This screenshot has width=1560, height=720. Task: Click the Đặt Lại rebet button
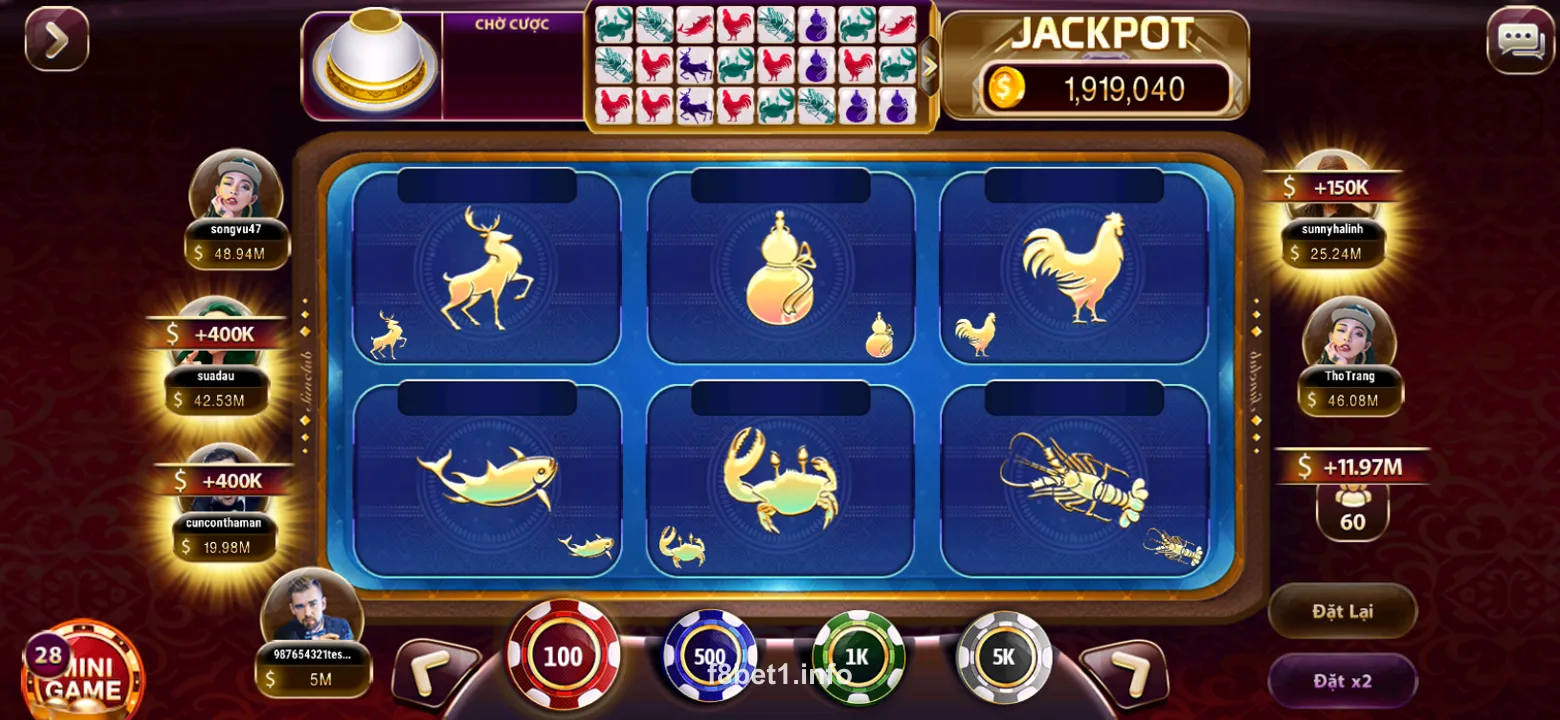click(1342, 611)
